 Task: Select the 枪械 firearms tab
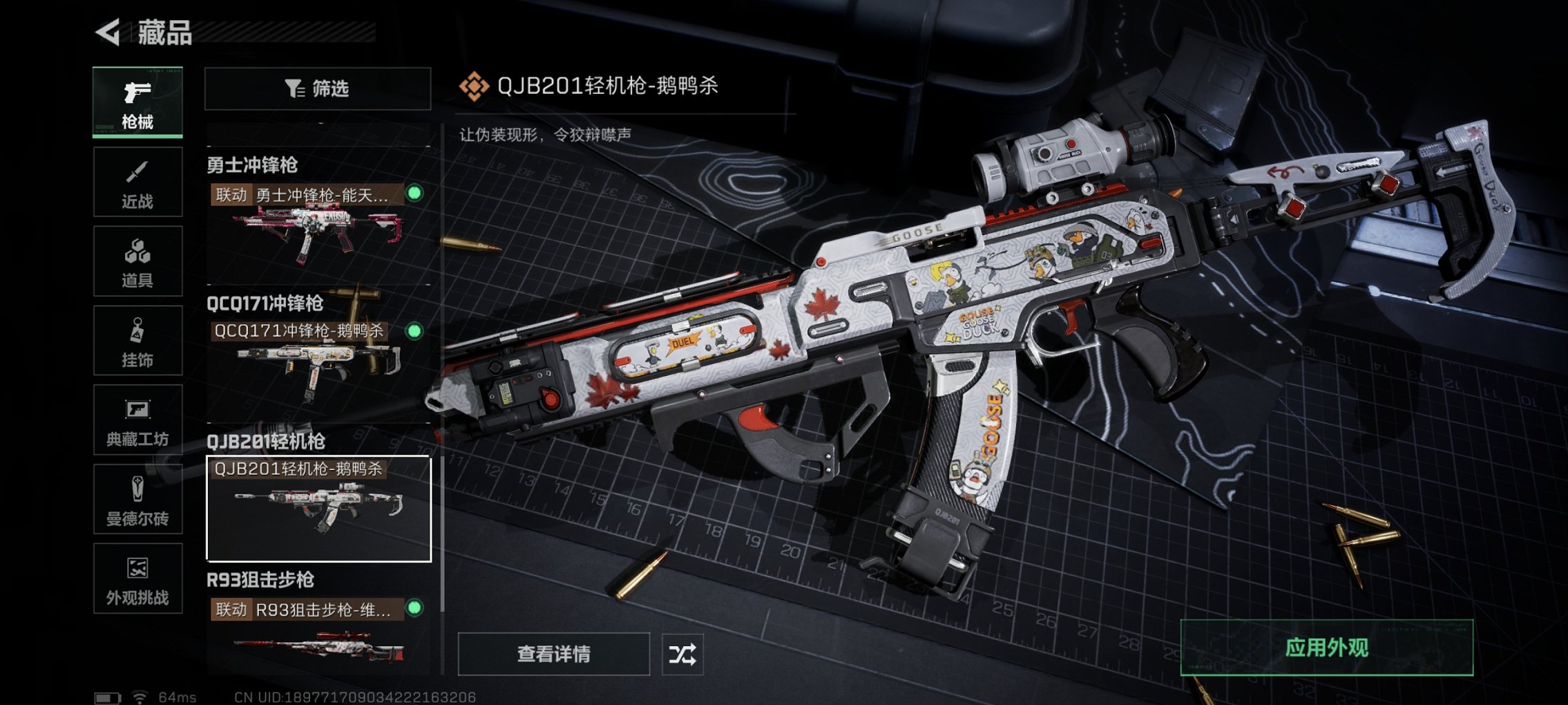point(137,104)
